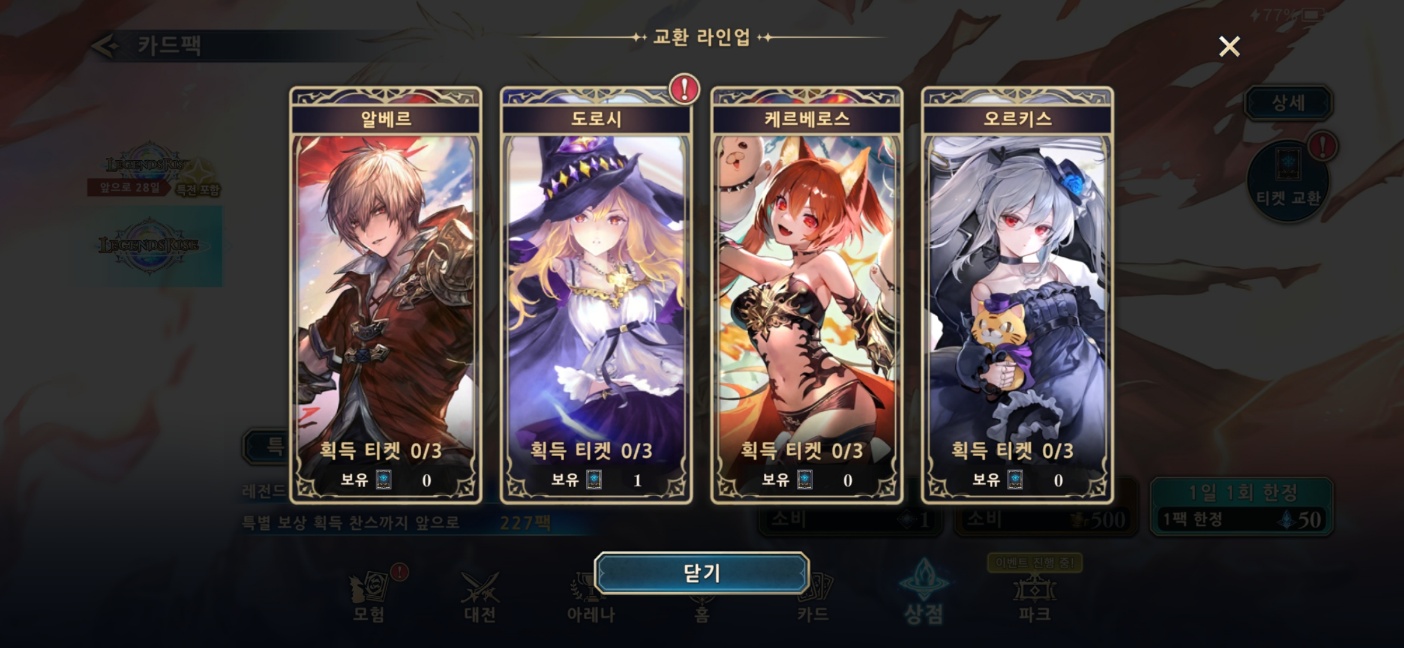Screen dimensions: 1404x648
Task: Open the 파크 park tab
Action: (1034, 598)
